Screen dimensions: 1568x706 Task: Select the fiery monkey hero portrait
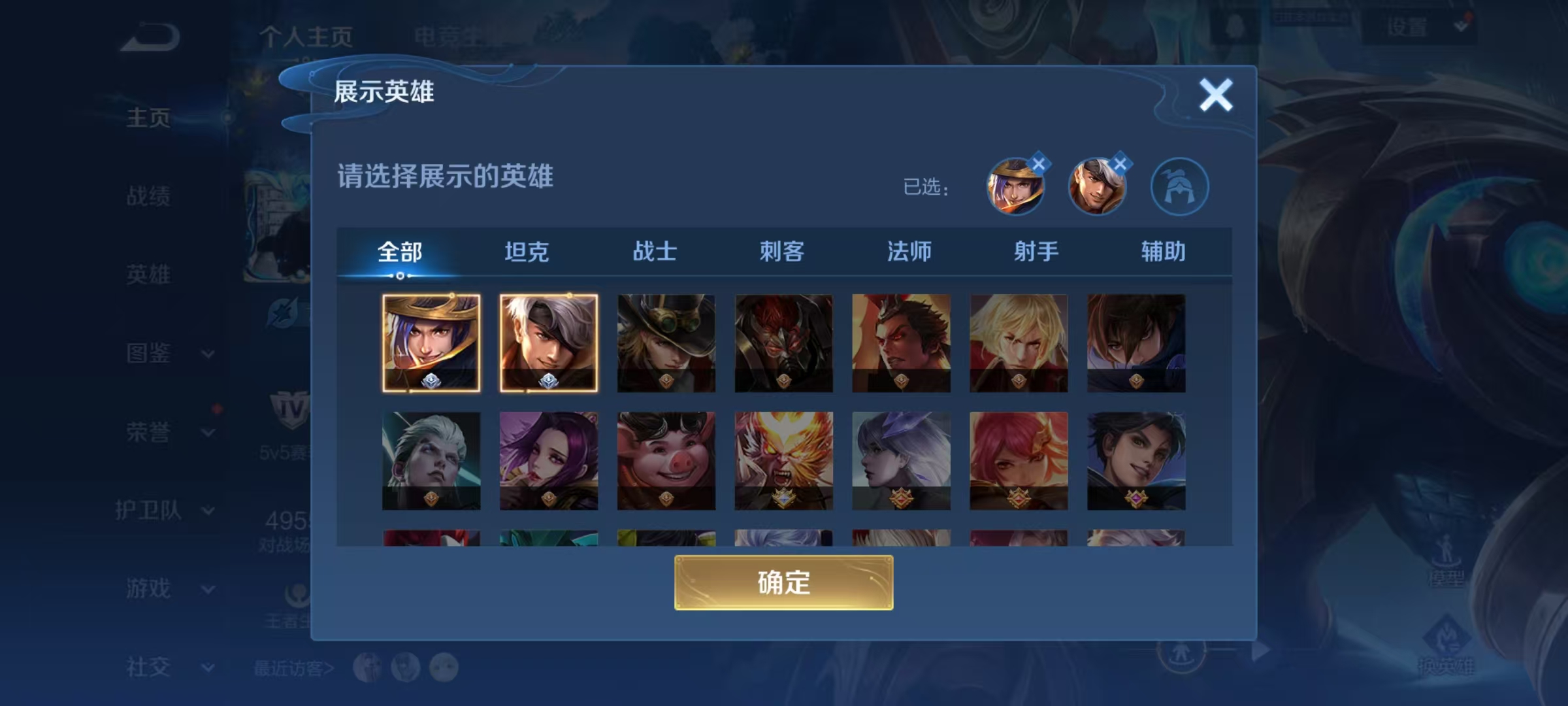[x=784, y=461]
